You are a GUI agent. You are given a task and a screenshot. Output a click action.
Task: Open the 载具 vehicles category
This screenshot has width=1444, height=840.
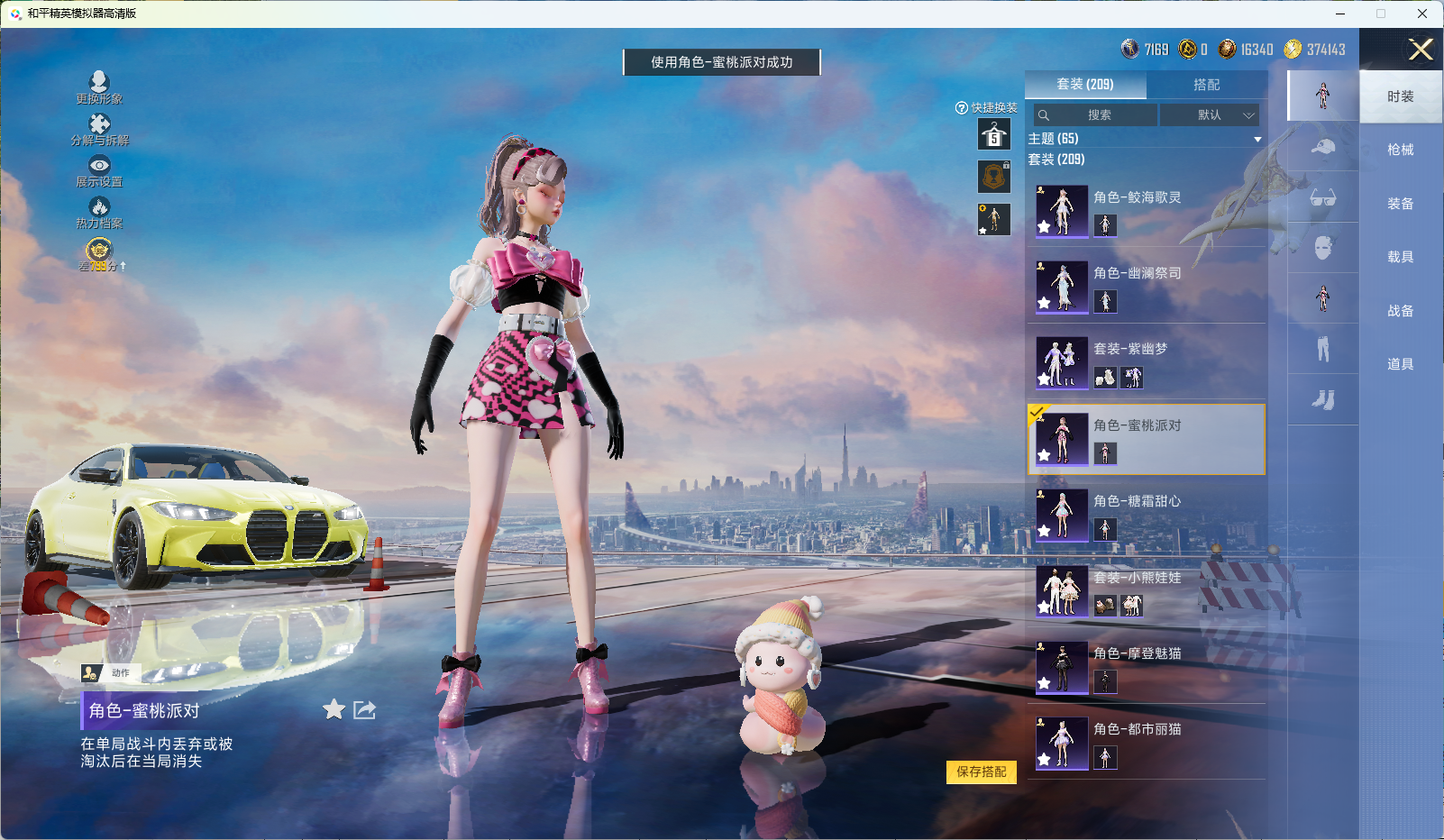(1400, 258)
